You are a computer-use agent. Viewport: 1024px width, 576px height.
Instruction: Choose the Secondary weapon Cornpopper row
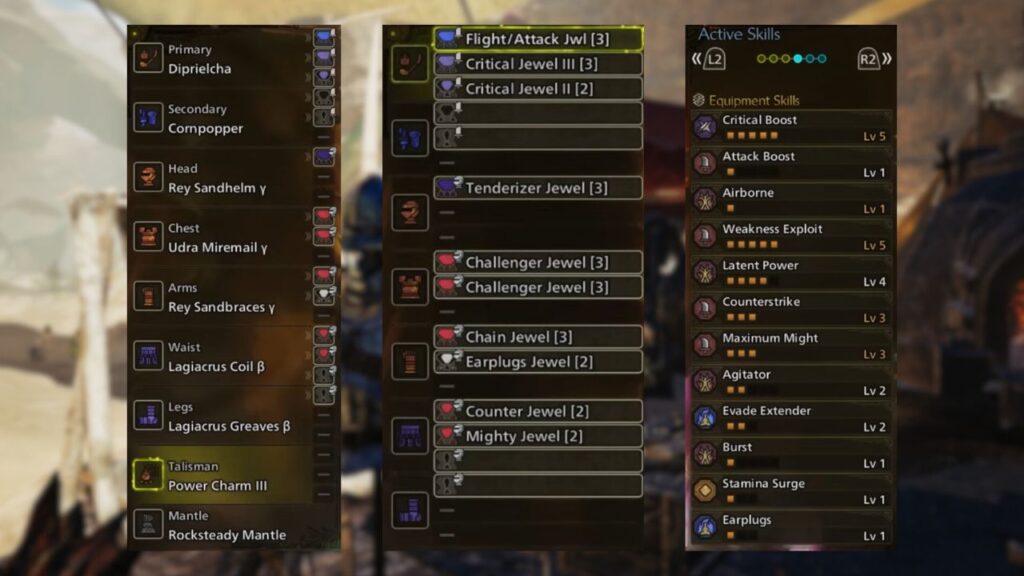[222, 118]
